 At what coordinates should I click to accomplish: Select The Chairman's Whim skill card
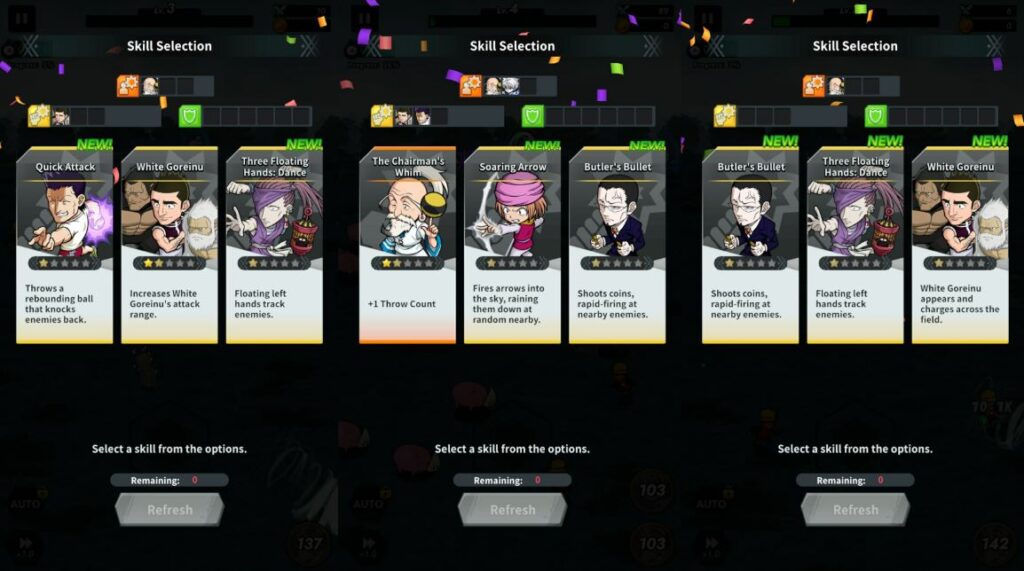point(408,245)
